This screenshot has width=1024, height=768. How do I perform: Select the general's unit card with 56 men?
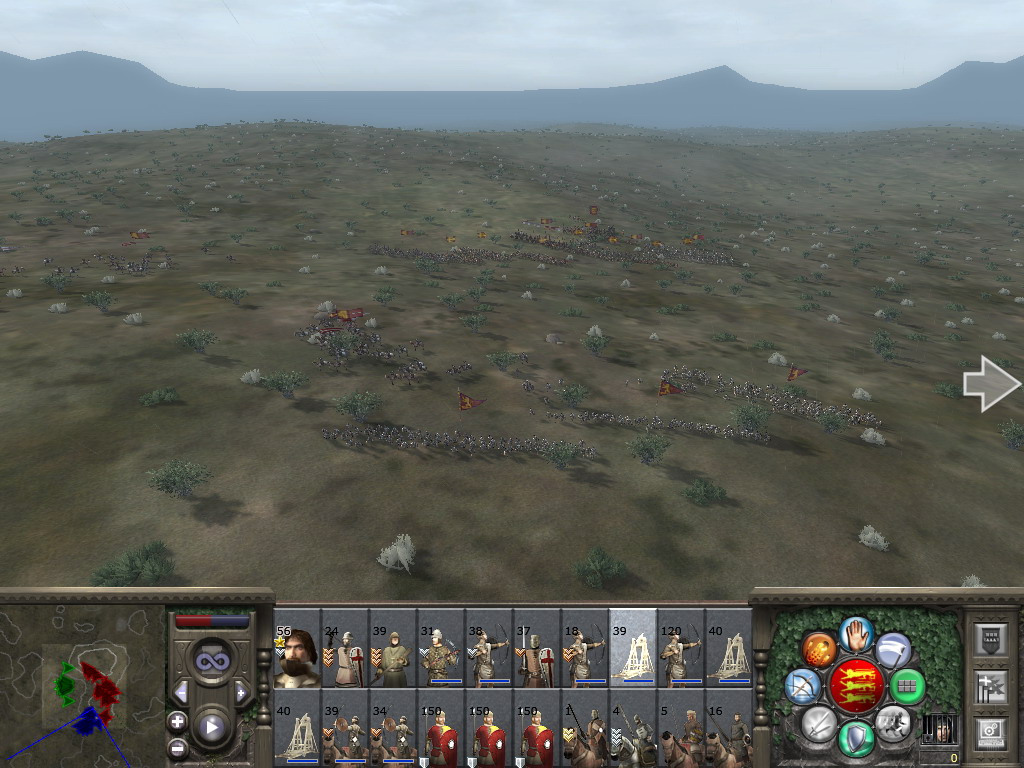tap(297, 652)
